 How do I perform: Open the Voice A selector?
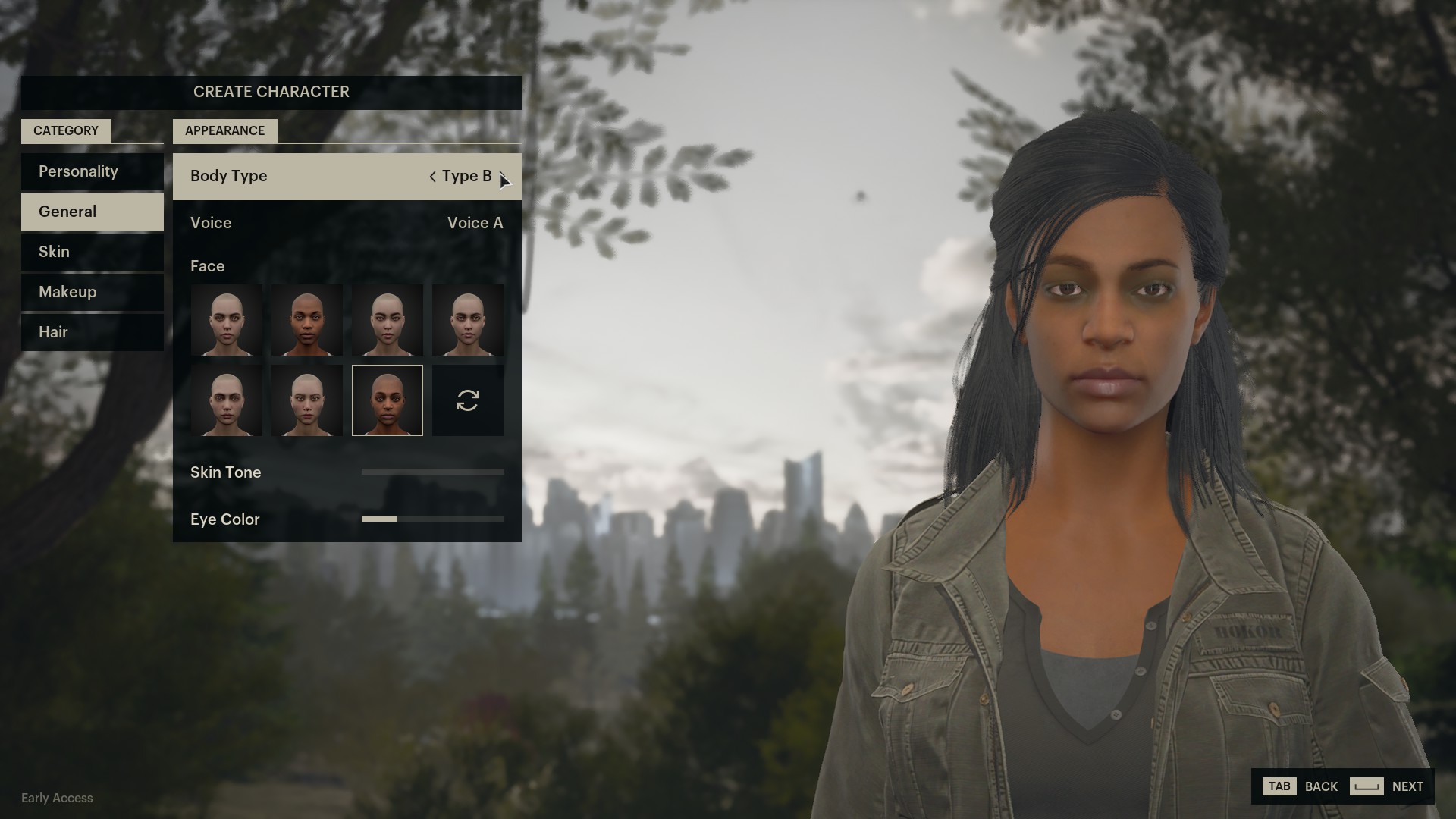tap(475, 223)
